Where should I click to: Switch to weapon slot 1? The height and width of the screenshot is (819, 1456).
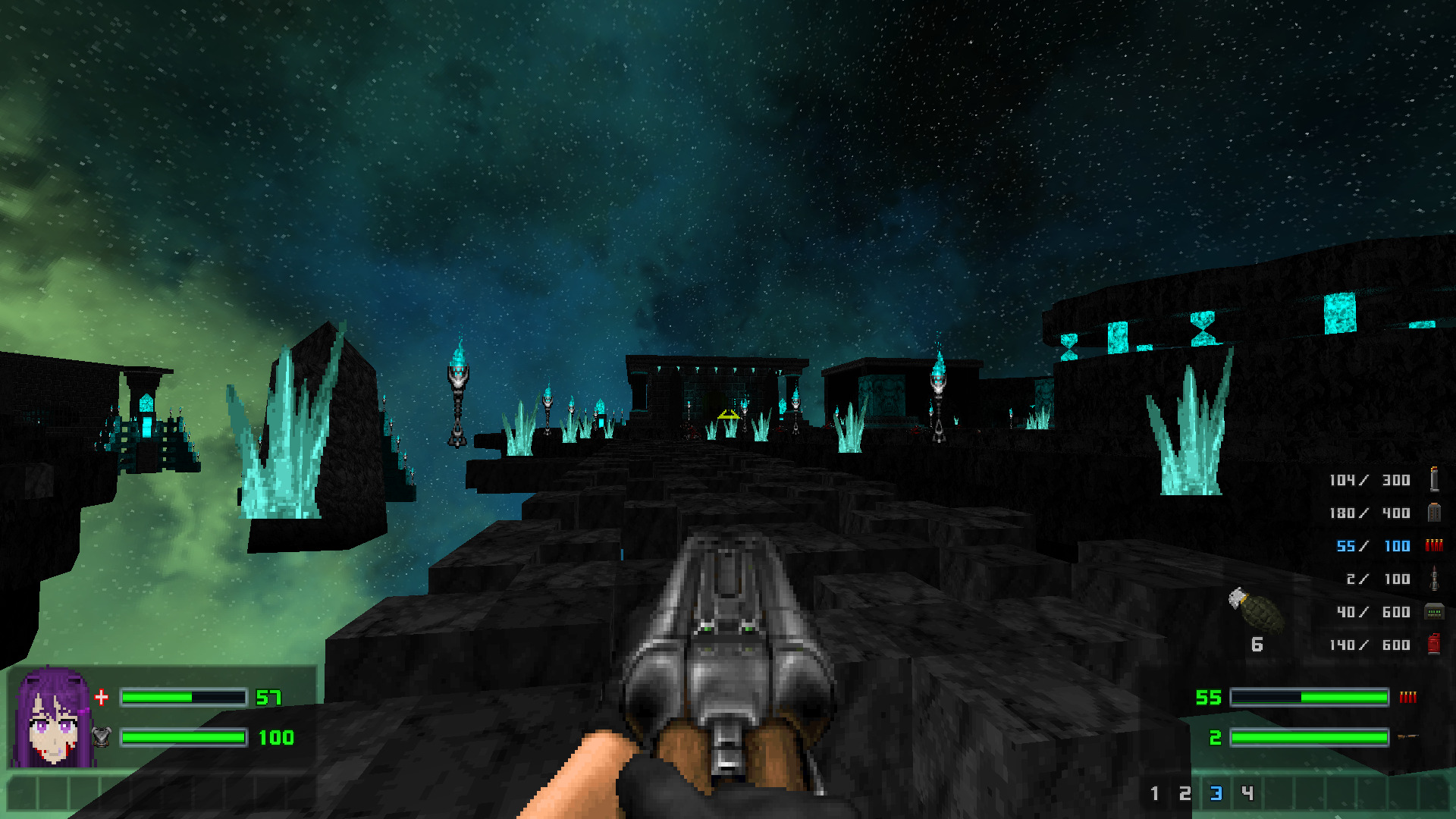(x=1154, y=793)
